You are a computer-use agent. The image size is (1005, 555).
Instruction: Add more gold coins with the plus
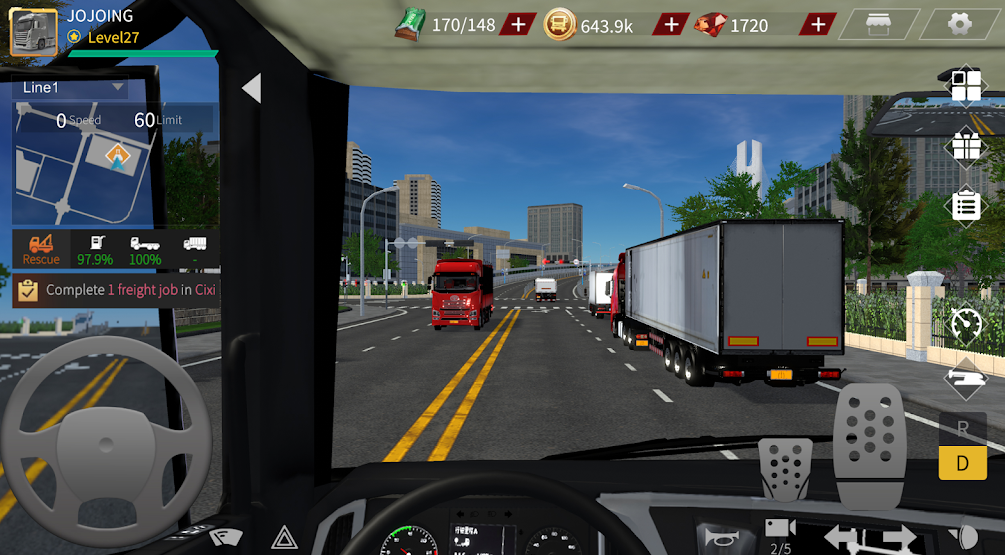coord(670,25)
